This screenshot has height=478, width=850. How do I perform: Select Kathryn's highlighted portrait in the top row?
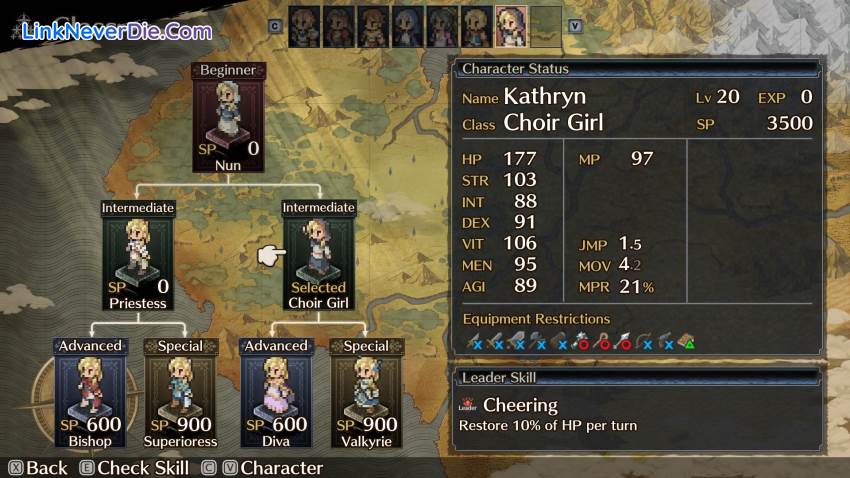511,27
